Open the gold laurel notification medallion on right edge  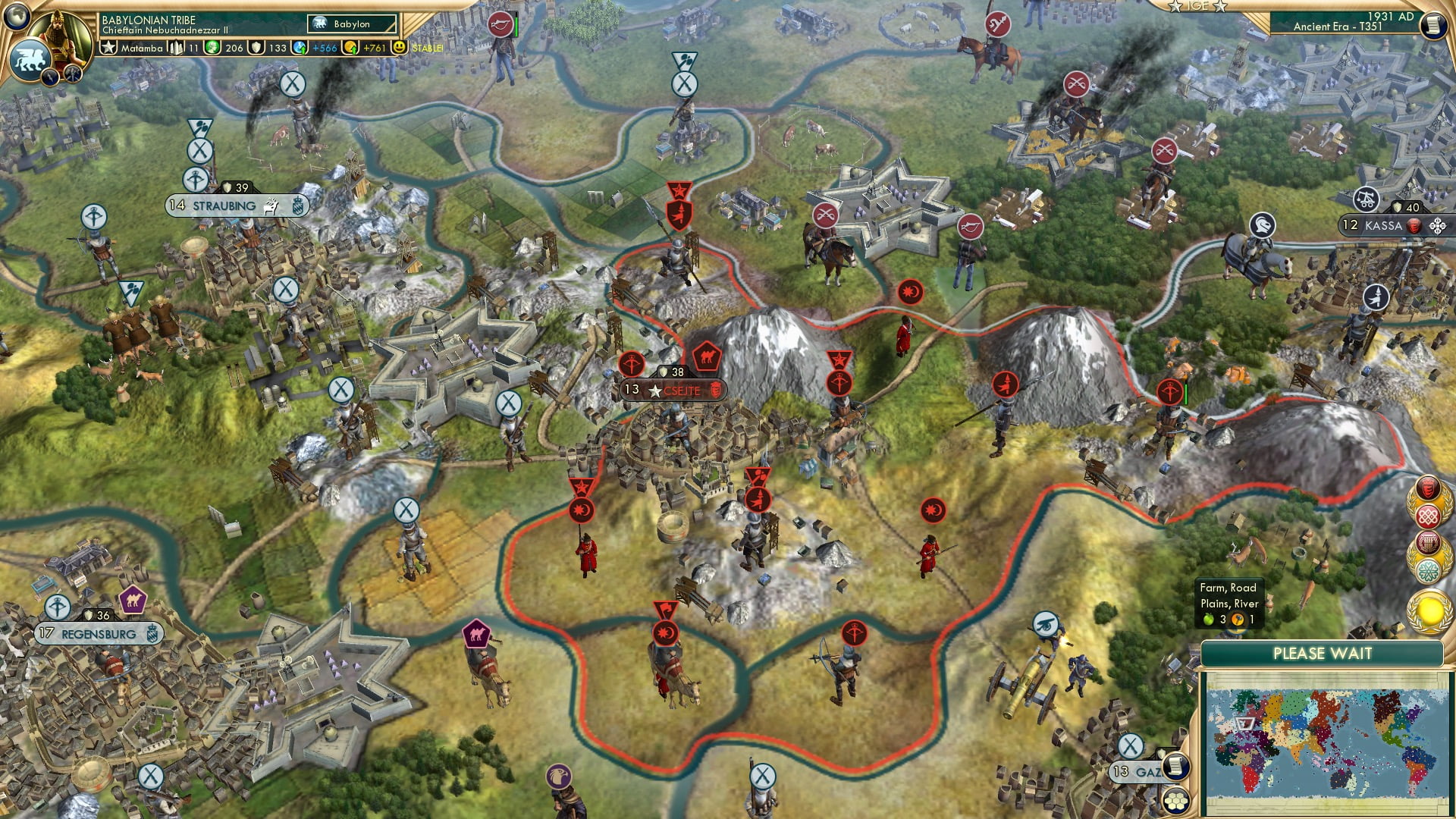click(1429, 610)
